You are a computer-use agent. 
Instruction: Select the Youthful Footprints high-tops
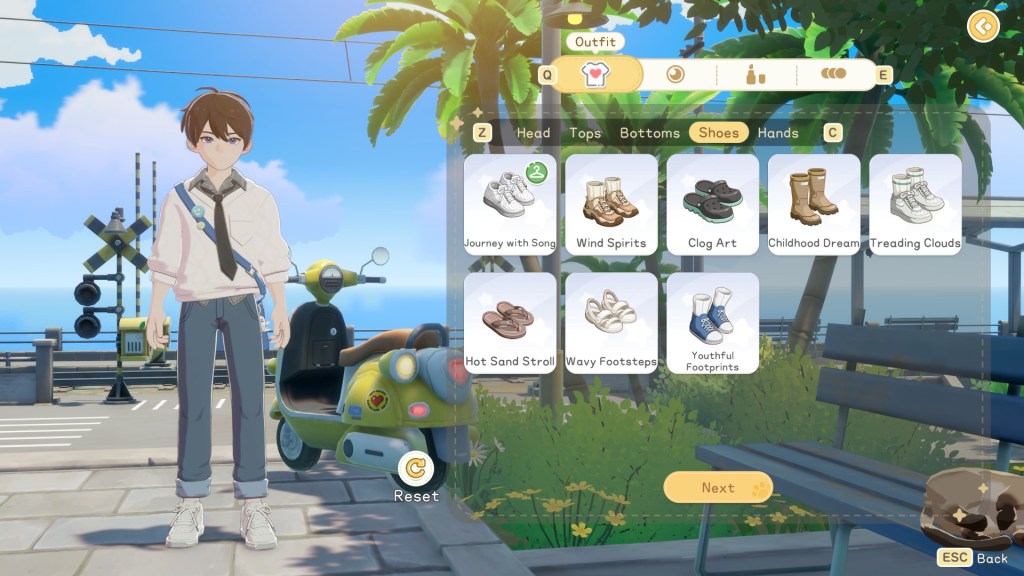(x=712, y=322)
